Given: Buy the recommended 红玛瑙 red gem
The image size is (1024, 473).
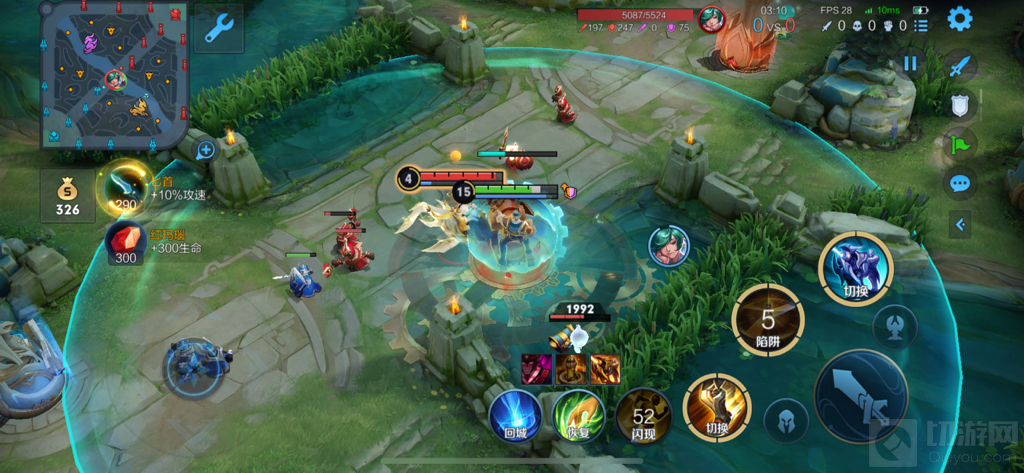Looking at the screenshot, I should tap(125, 244).
